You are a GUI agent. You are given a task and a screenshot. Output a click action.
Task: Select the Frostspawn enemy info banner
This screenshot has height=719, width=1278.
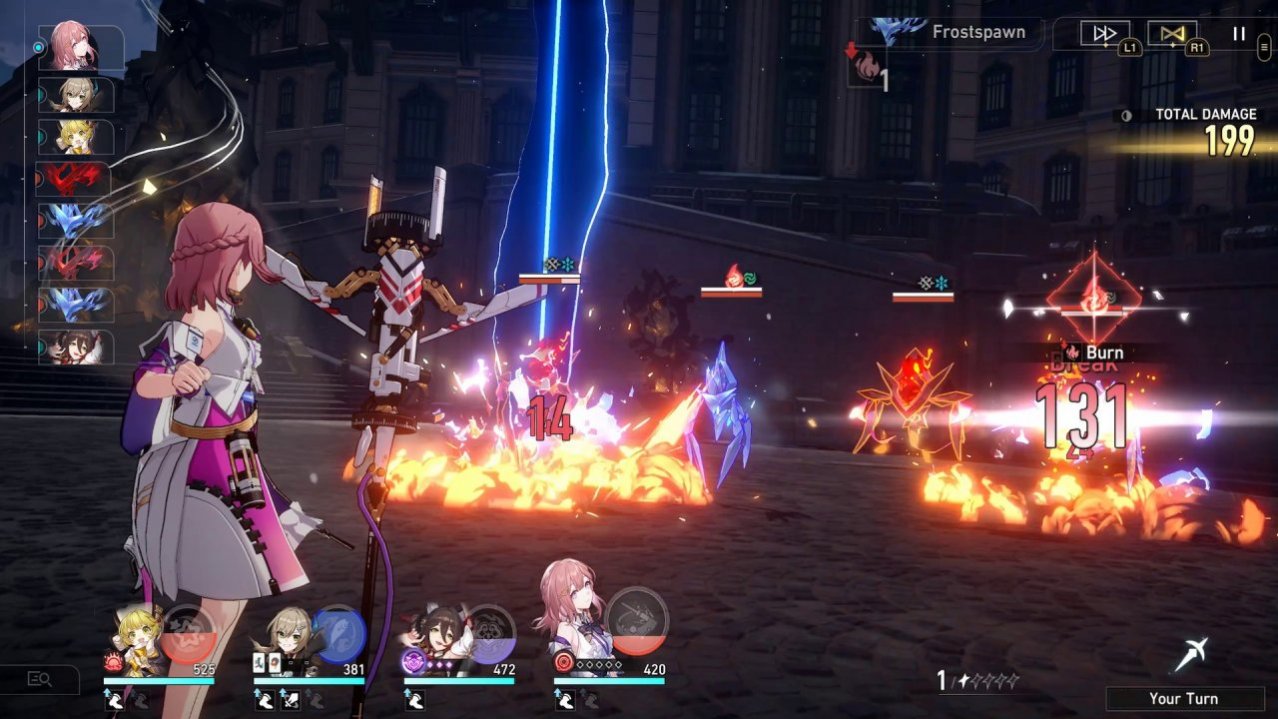point(945,32)
